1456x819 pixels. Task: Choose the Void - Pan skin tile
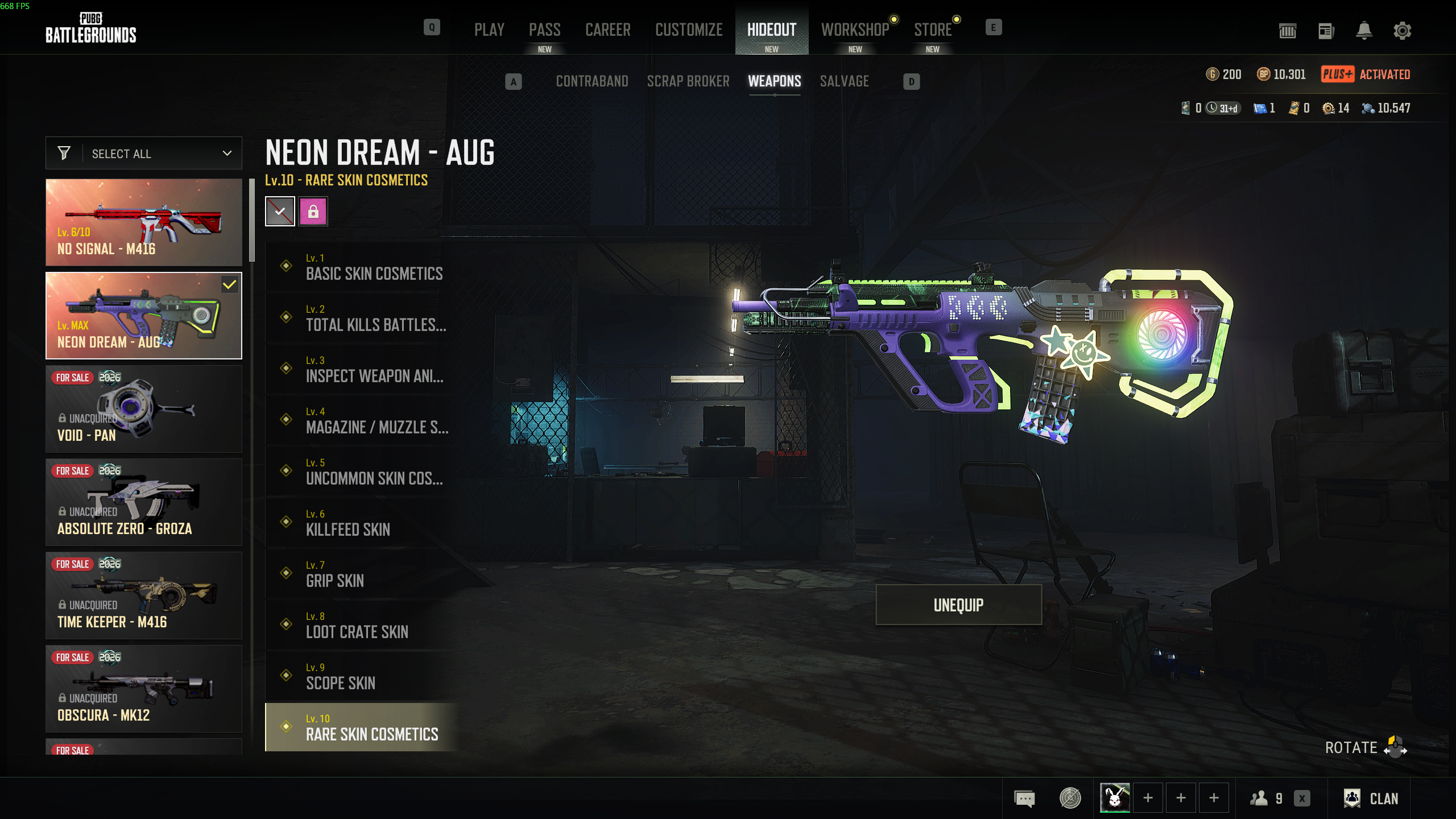[144, 409]
